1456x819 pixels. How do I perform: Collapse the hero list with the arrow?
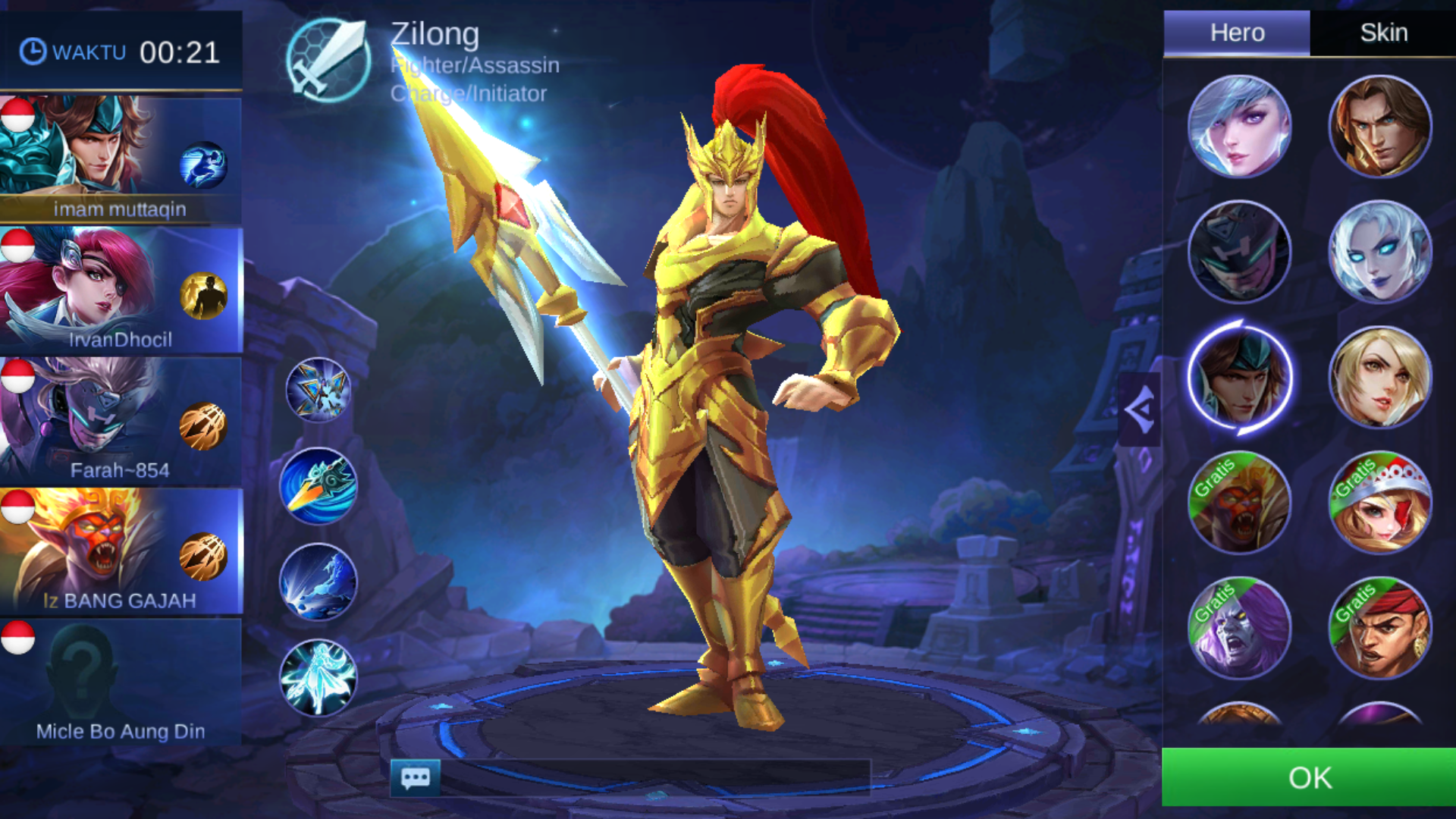click(x=1139, y=410)
